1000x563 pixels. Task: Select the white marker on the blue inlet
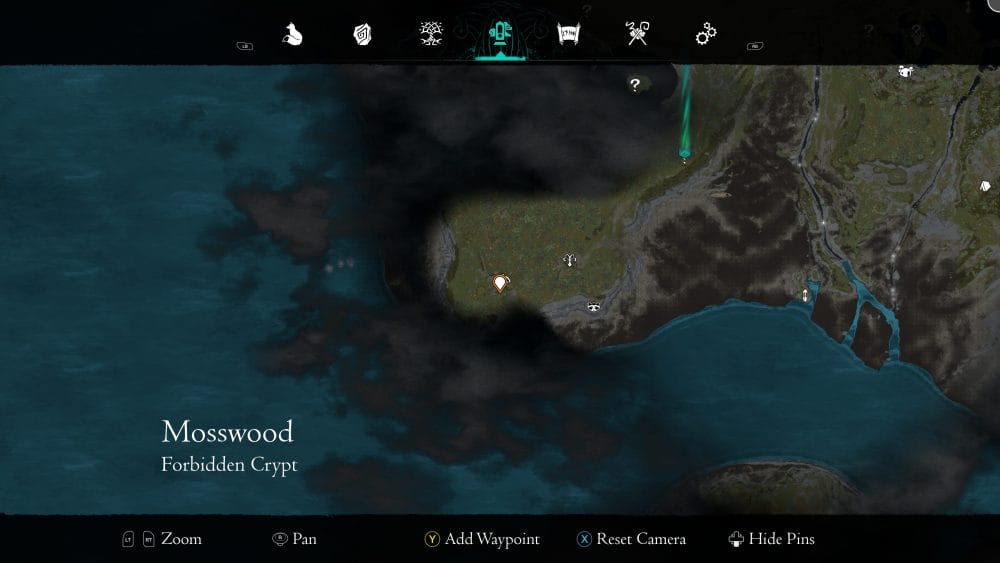pos(805,294)
